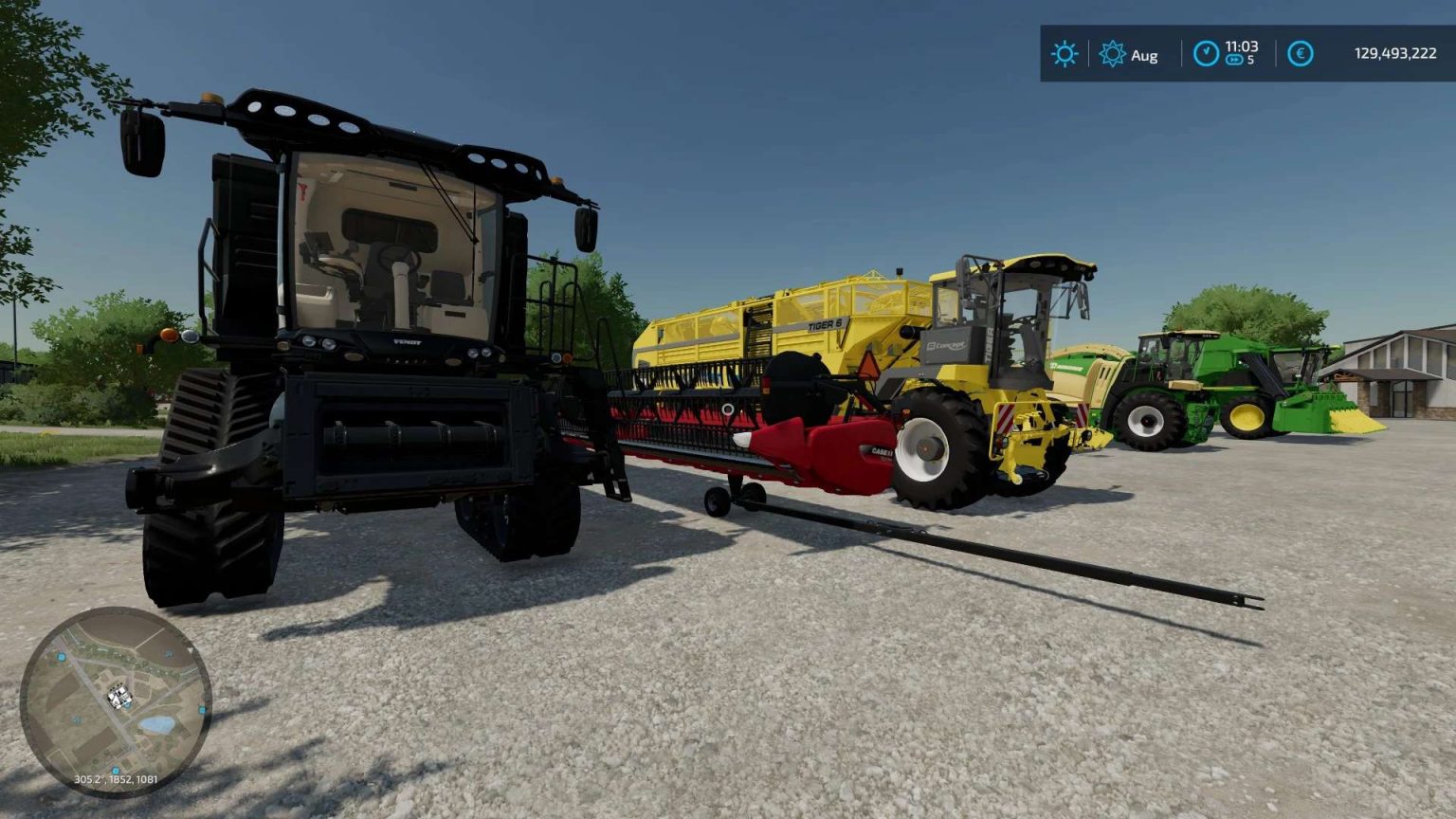Click the farmhouse player marker on the minimap
The height and width of the screenshot is (819, 1456).
tap(118, 695)
